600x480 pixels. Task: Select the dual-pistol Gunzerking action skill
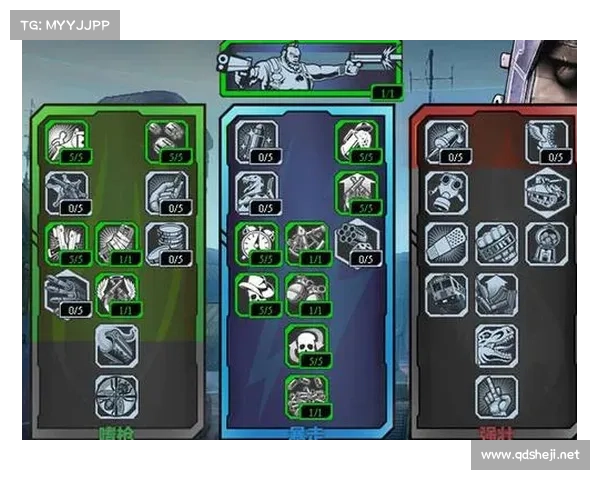tap(310, 67)
